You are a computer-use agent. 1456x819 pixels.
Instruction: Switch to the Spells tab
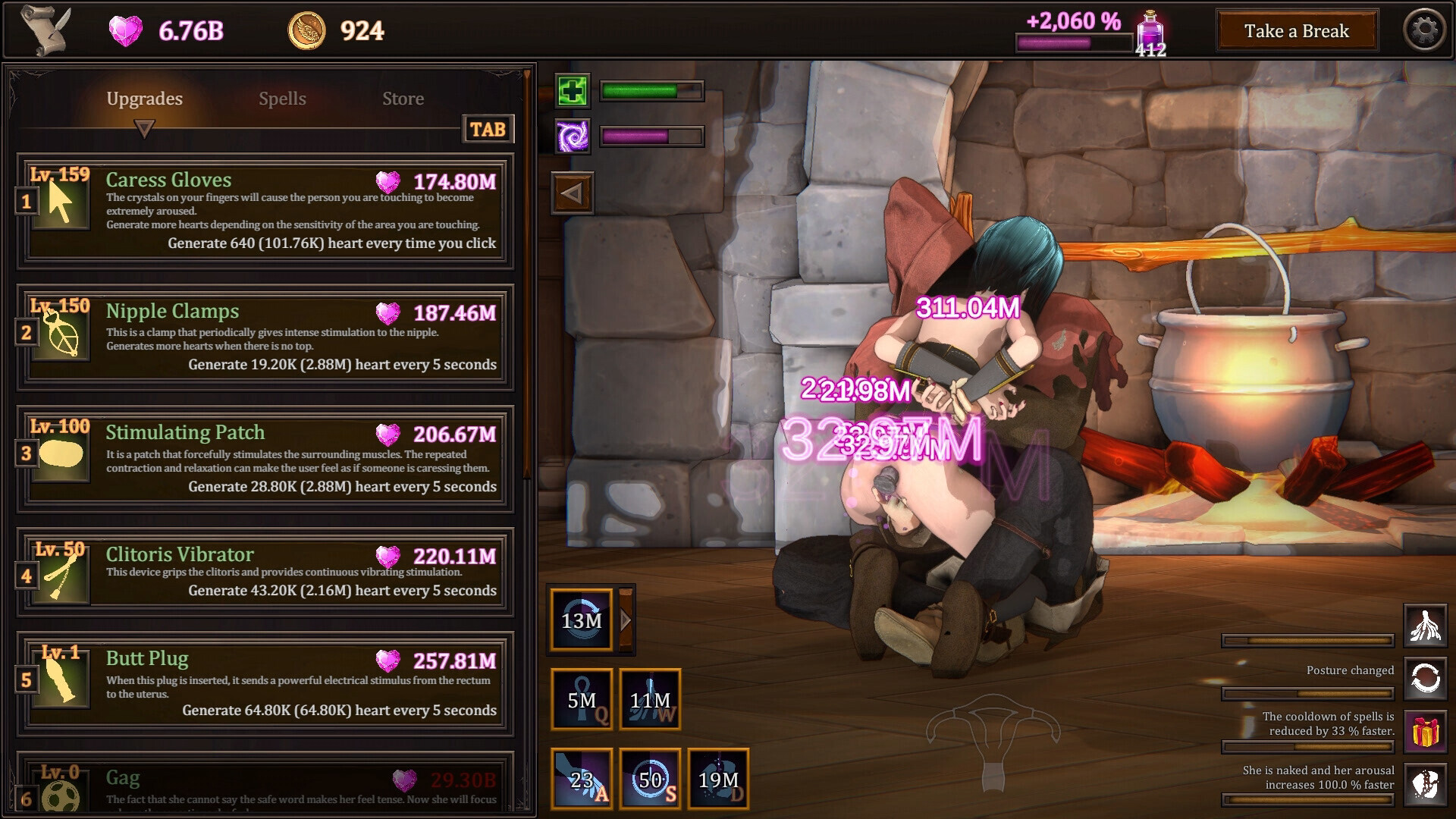click(x=282, y=99)
